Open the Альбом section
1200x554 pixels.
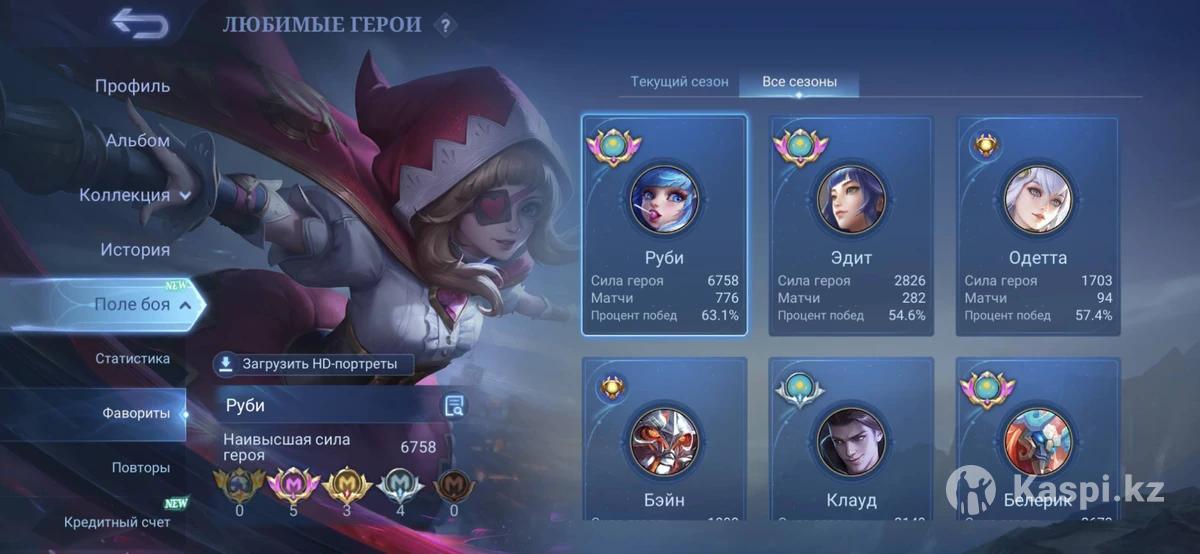[x=137, y=141]
